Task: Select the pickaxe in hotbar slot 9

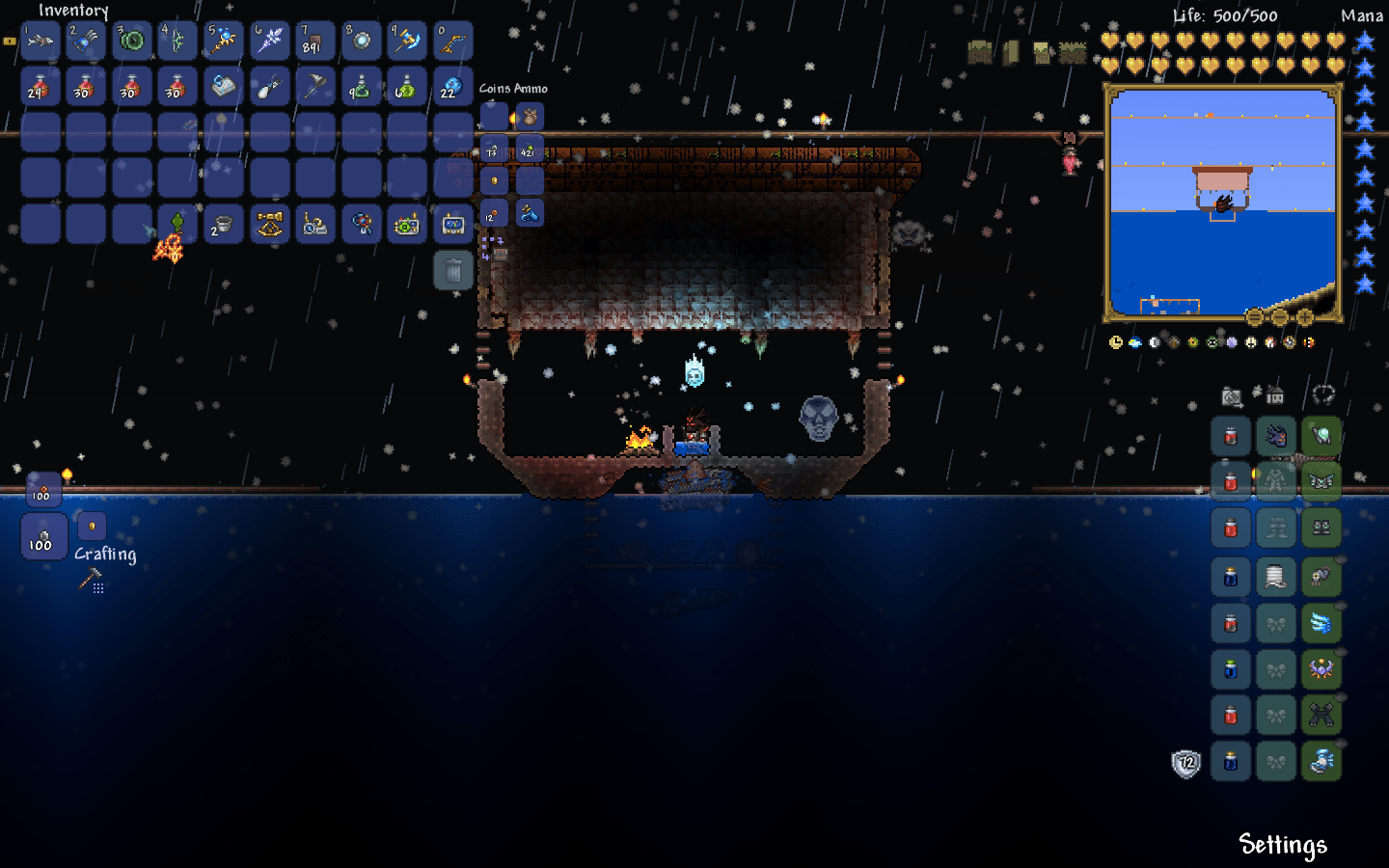Action: (405, 41)
